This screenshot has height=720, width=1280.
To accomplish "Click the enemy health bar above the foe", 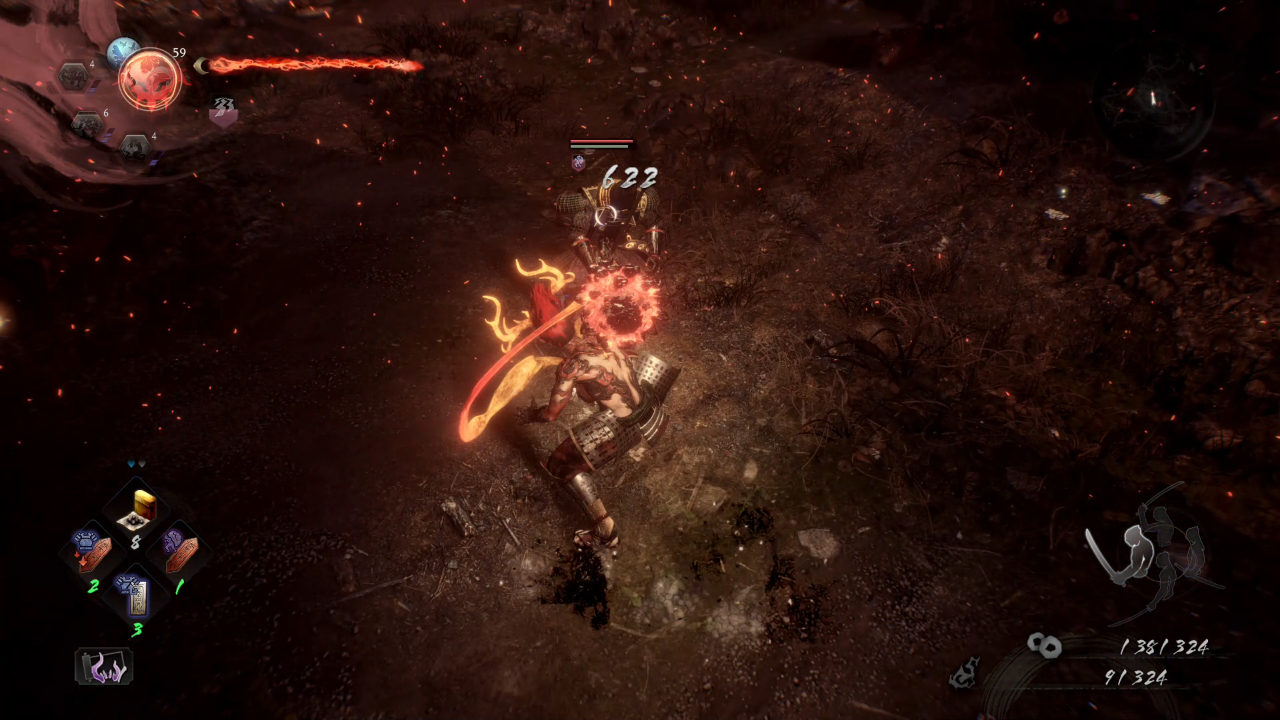I will tap(600, 143).
